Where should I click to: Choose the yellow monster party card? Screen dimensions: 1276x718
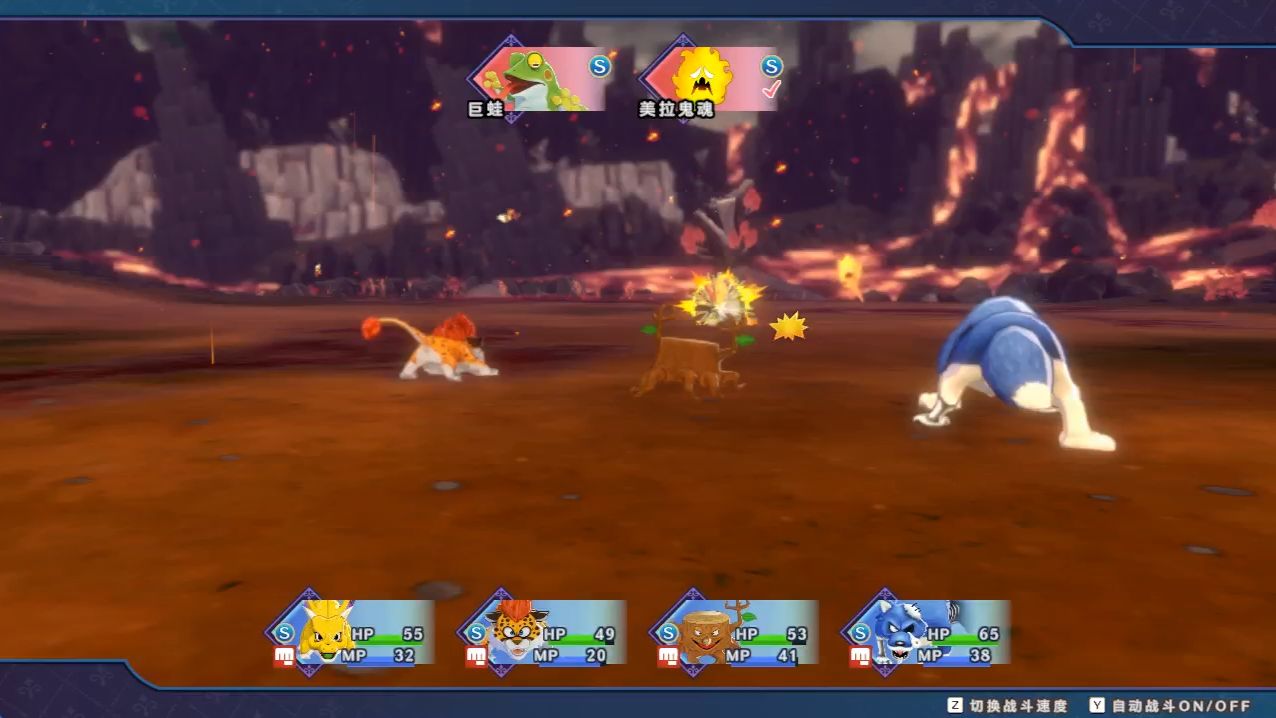coord(353,632)
